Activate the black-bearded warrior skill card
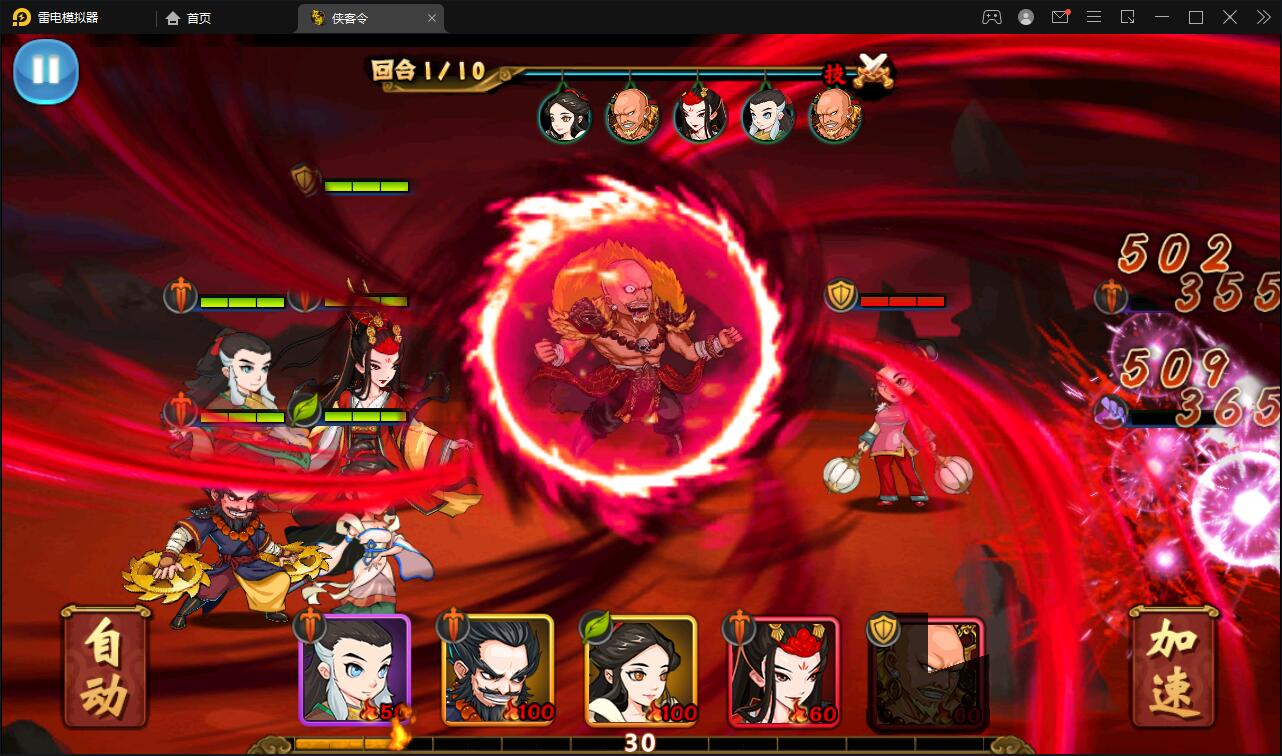Image resolution: width=1282 pixels, height=756 pixels. coord(498,670)
